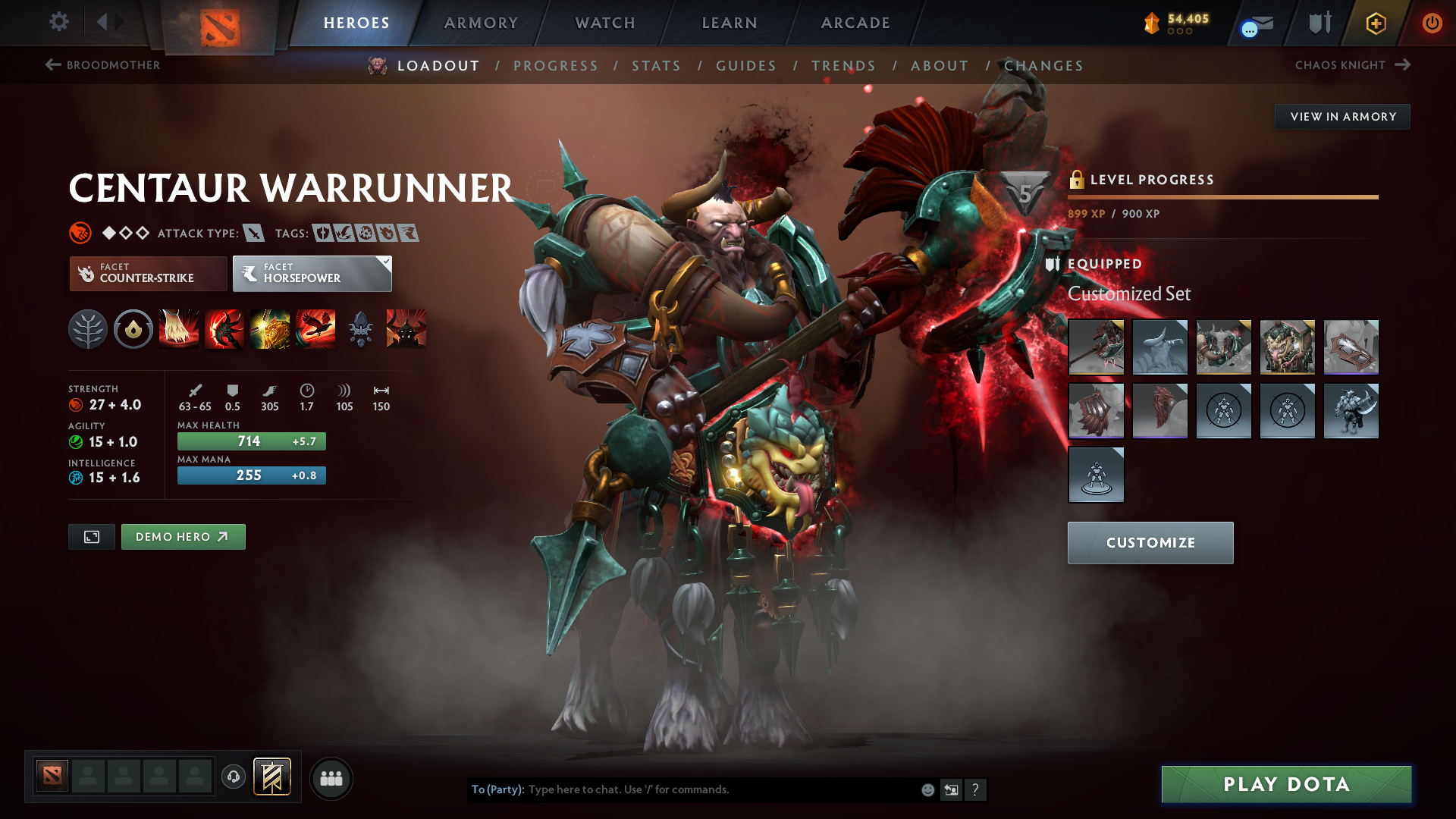
Task: Click the innate ability droplet icon
Action: (133, 329)
